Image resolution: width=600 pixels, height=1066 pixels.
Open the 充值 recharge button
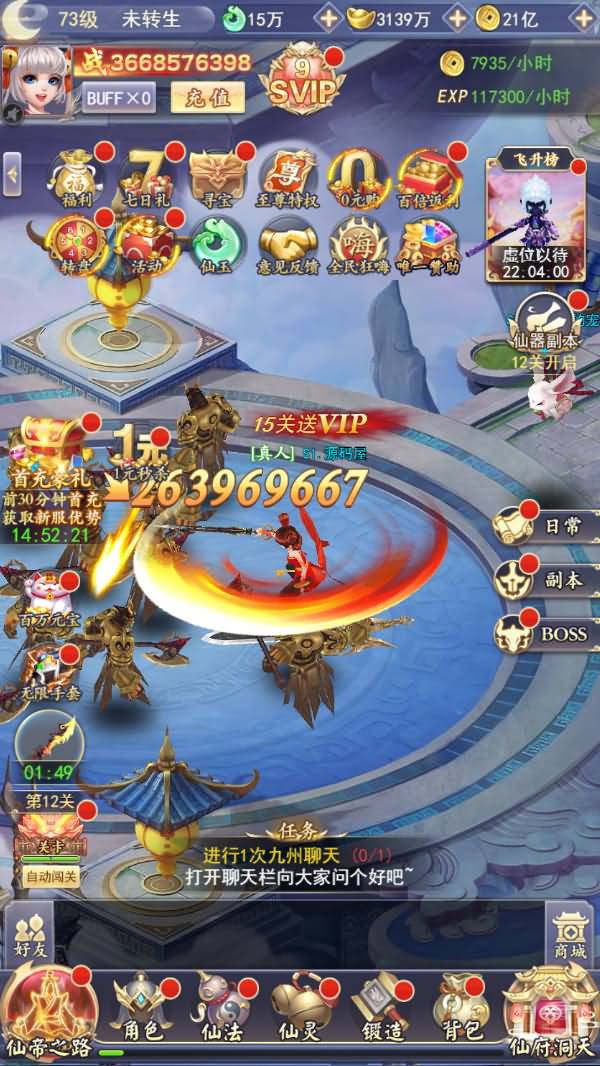(x=207, y=97)
